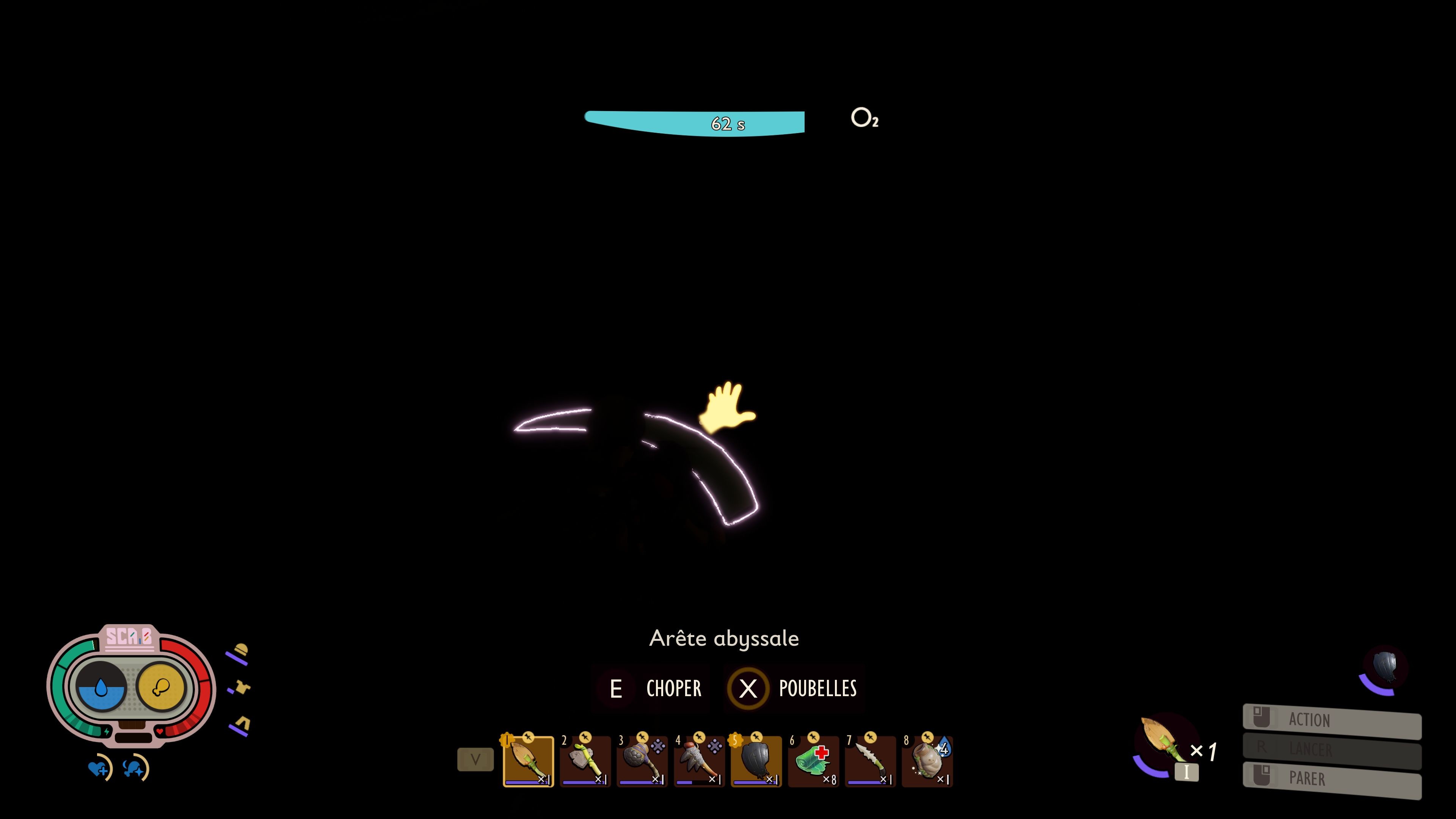Collapse the hotbar with the V chevron
The height and width of the screenshot is (819, 1456).
[476, 759]
